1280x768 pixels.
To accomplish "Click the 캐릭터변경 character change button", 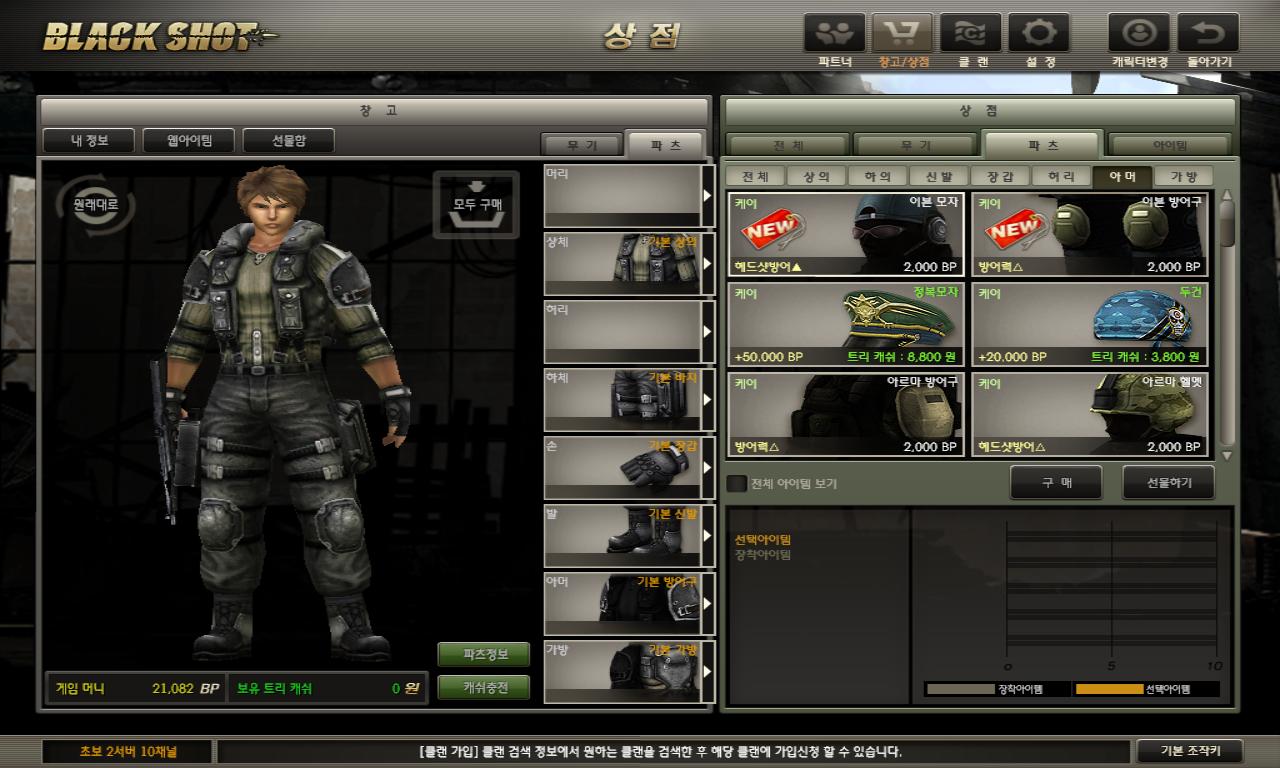I will point(1139,34).
